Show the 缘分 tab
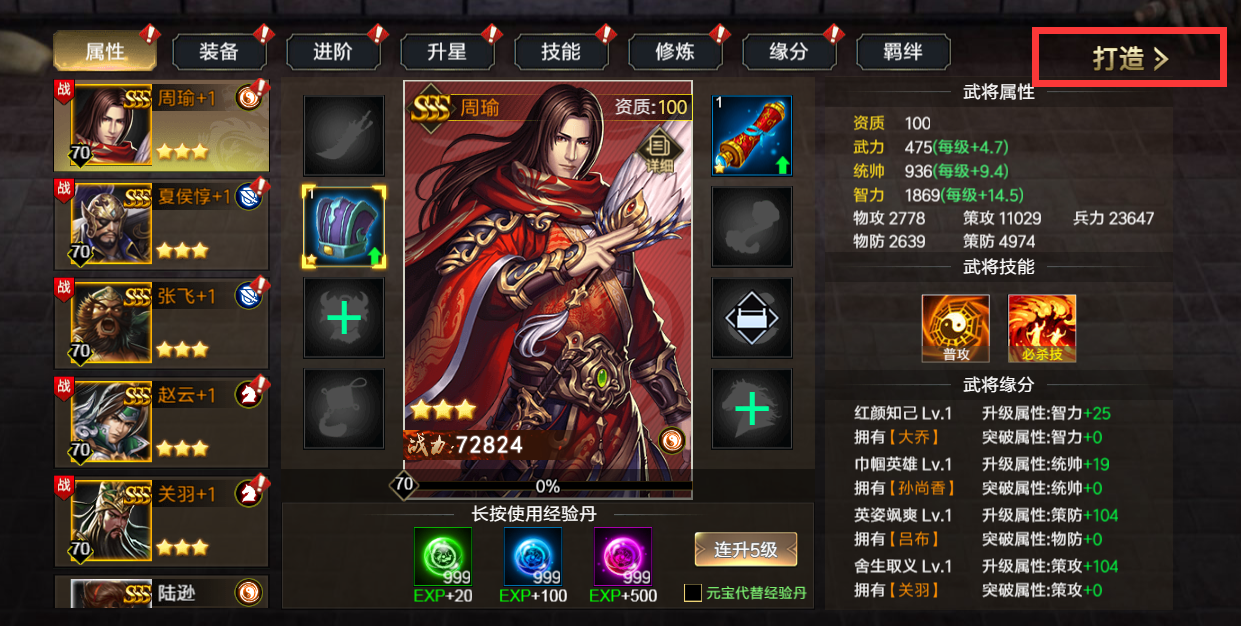This screenshot has width=1241, height=626. pyautogui.click(x=789, y=52)
